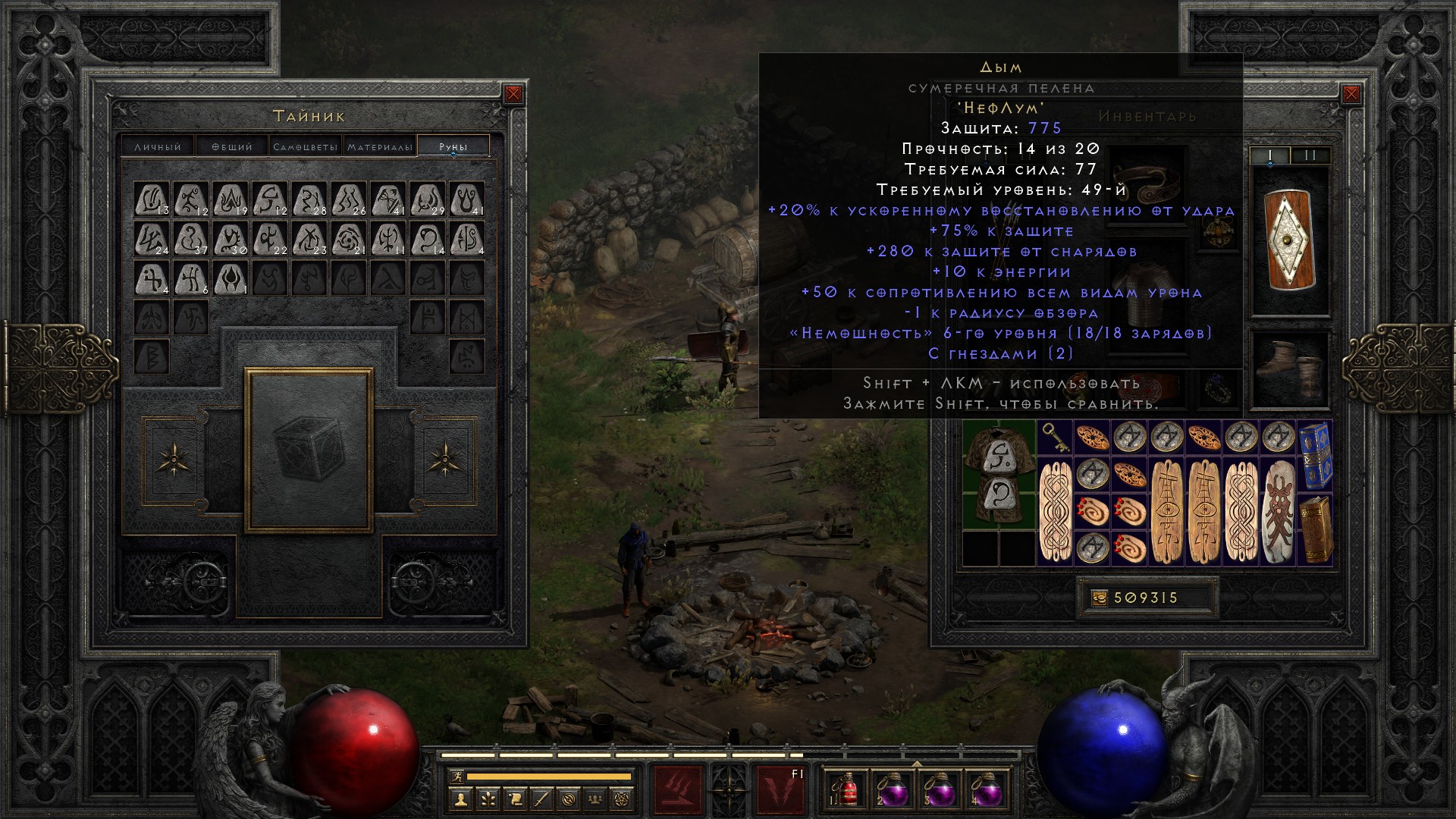Open the Общий stash tab

click(232, 146)
